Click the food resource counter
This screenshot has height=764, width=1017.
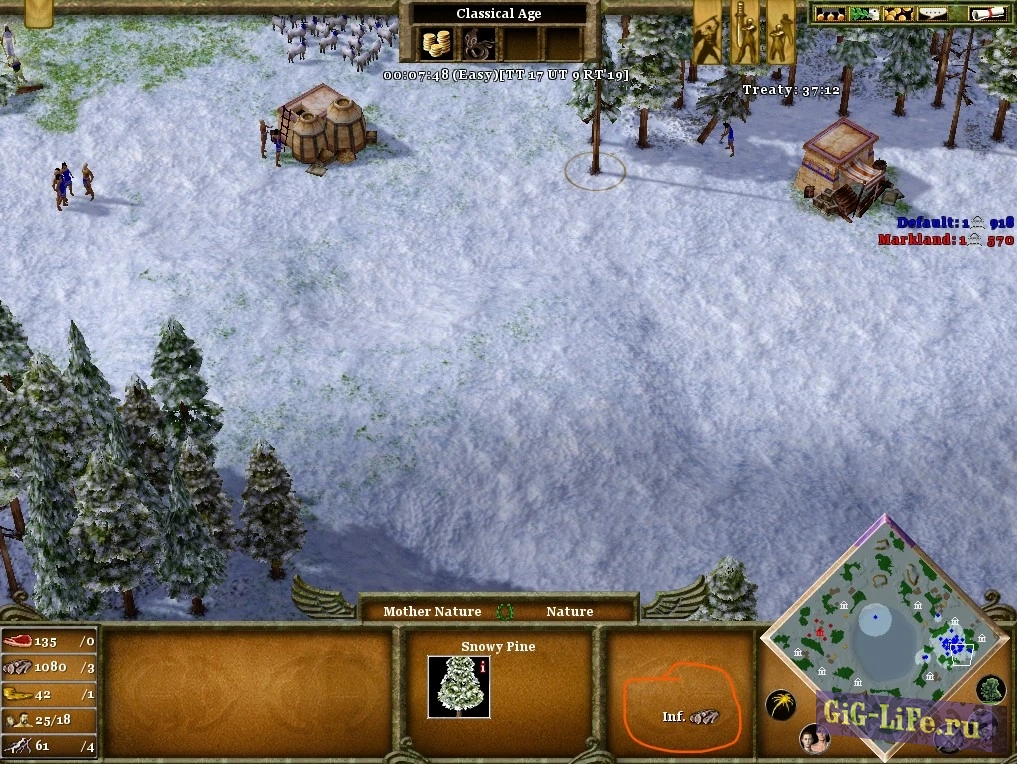[49, 641]
